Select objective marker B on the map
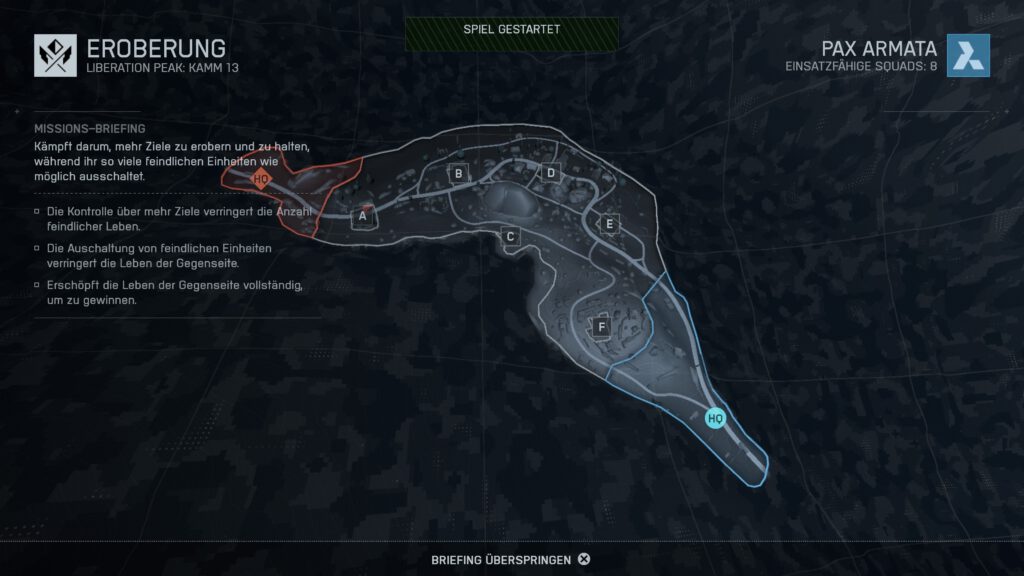 coord(459,174)
